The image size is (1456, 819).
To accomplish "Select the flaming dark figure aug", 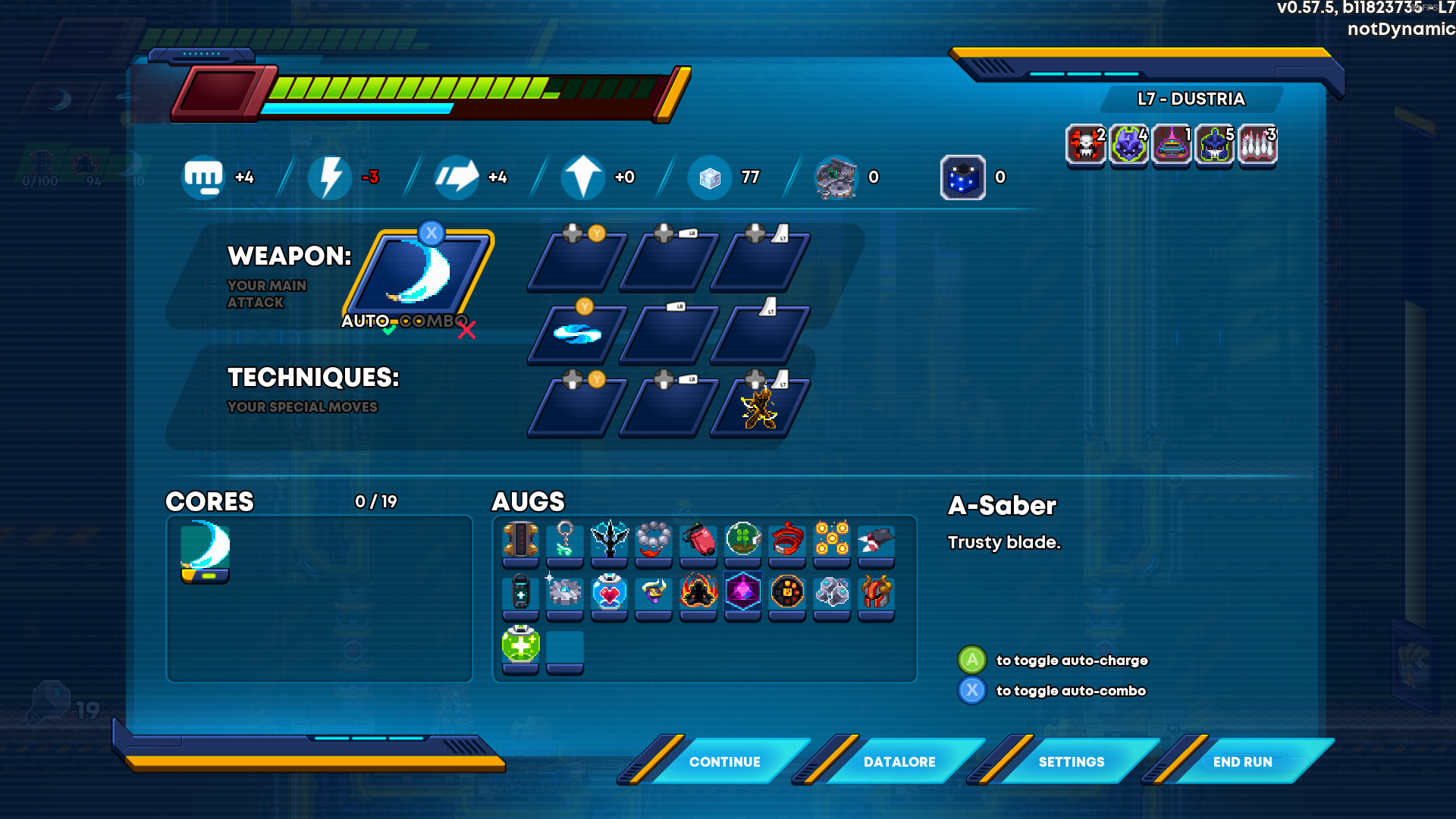I will coord(698,592).
